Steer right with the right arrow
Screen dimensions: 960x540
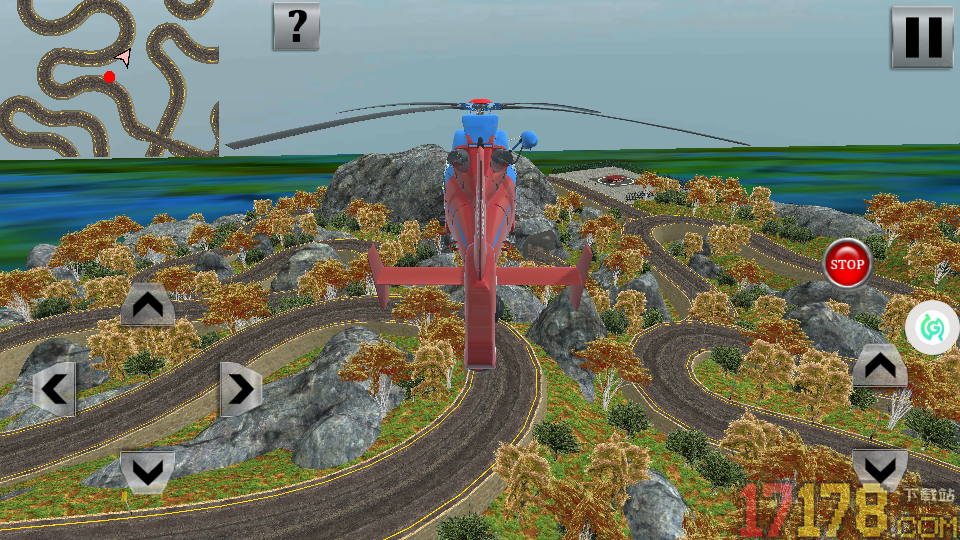coord(241,389)
